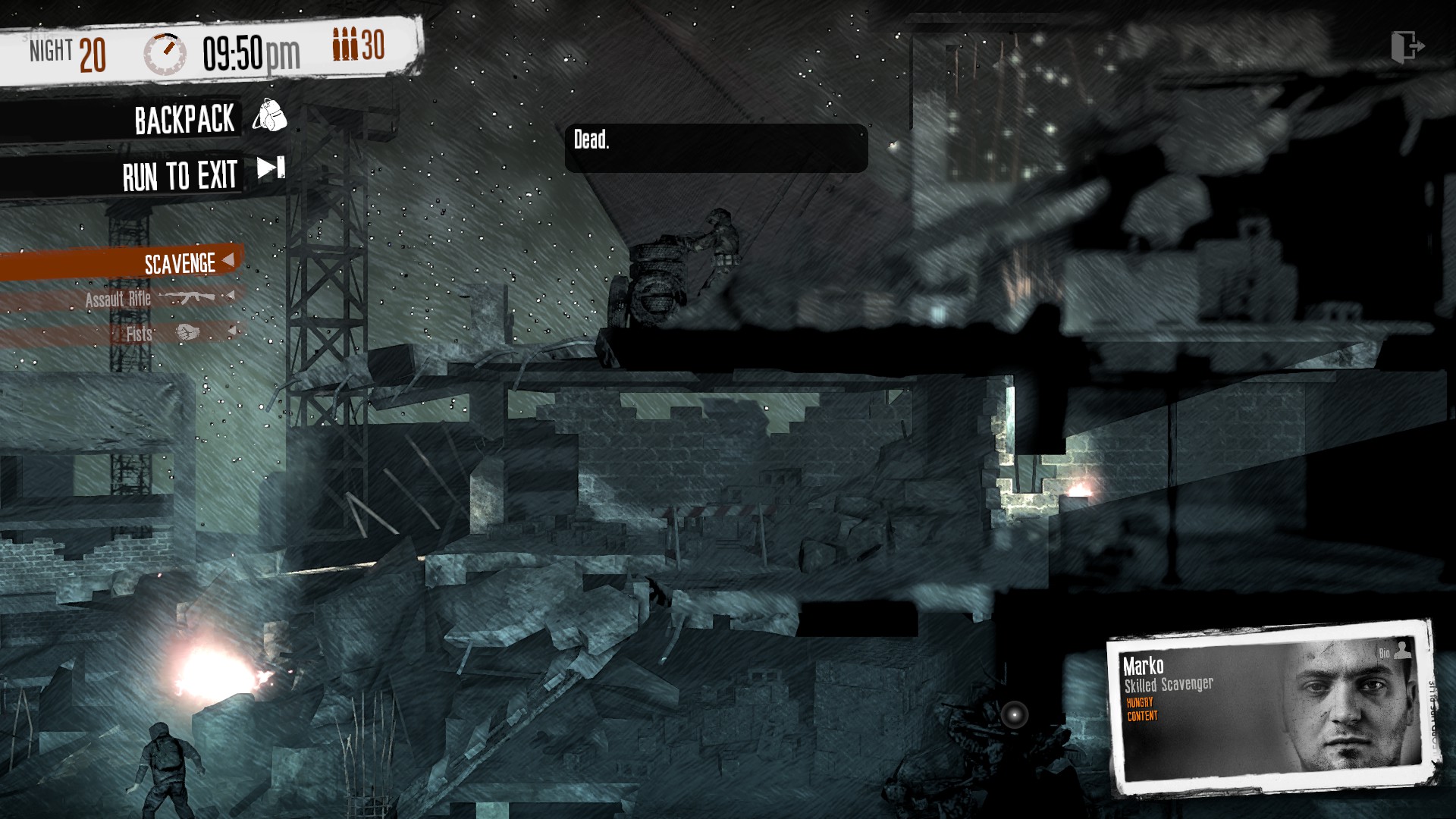This screenshot has height=819, width=1456.
Task: Open Marko's Bio
Action: (1394, 651)
